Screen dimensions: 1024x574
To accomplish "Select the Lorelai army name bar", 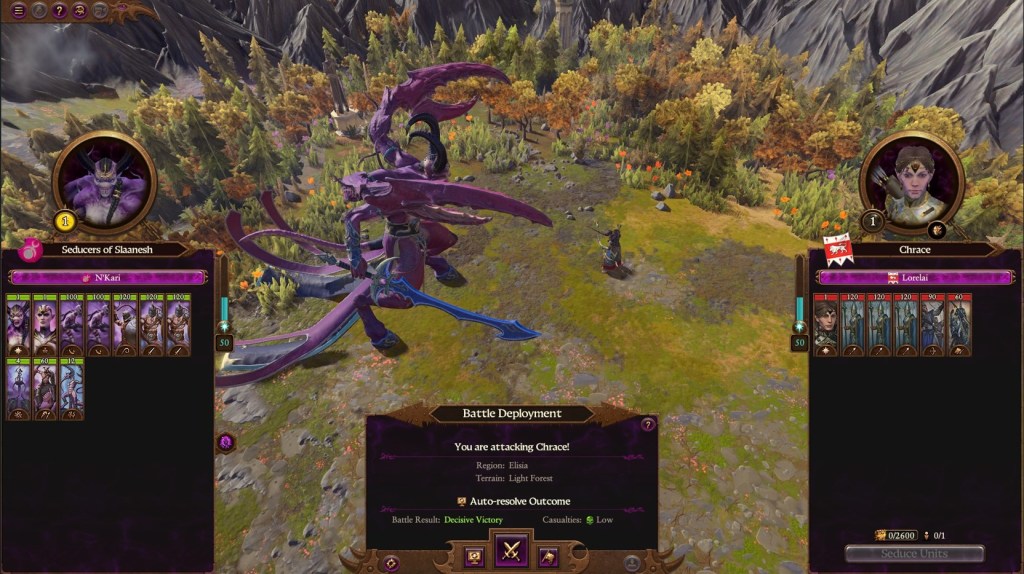I will click(x=914, y=277).
